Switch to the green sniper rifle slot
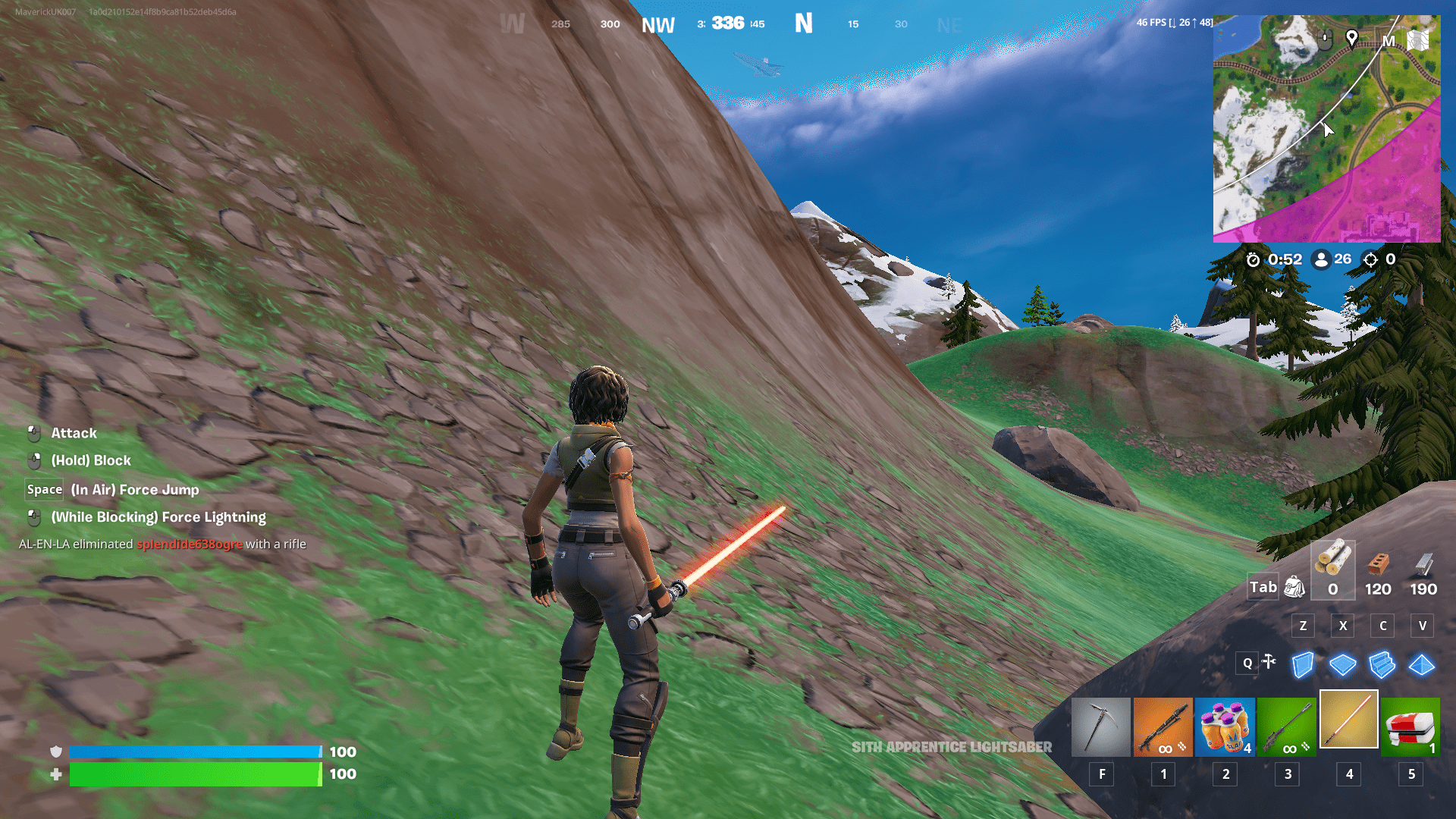The image size is (1456, 819). coord(1287,727)
